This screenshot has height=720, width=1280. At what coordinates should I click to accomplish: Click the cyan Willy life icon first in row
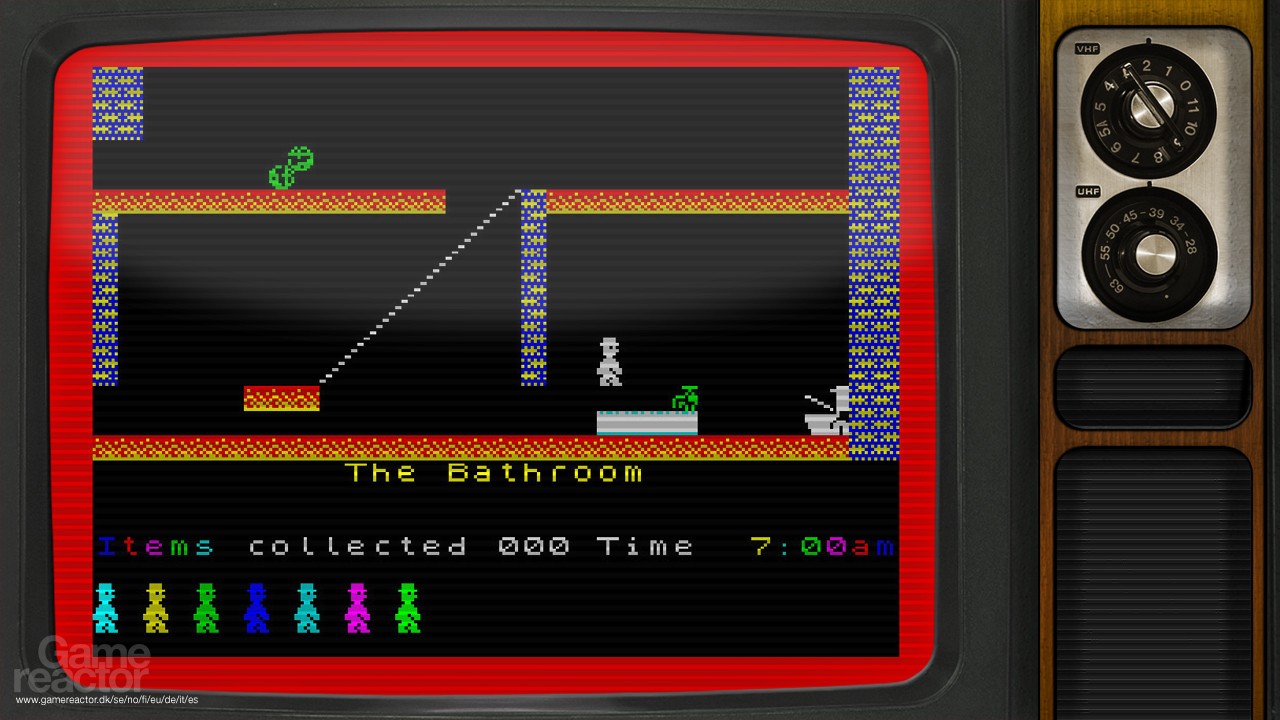point(104,608)
